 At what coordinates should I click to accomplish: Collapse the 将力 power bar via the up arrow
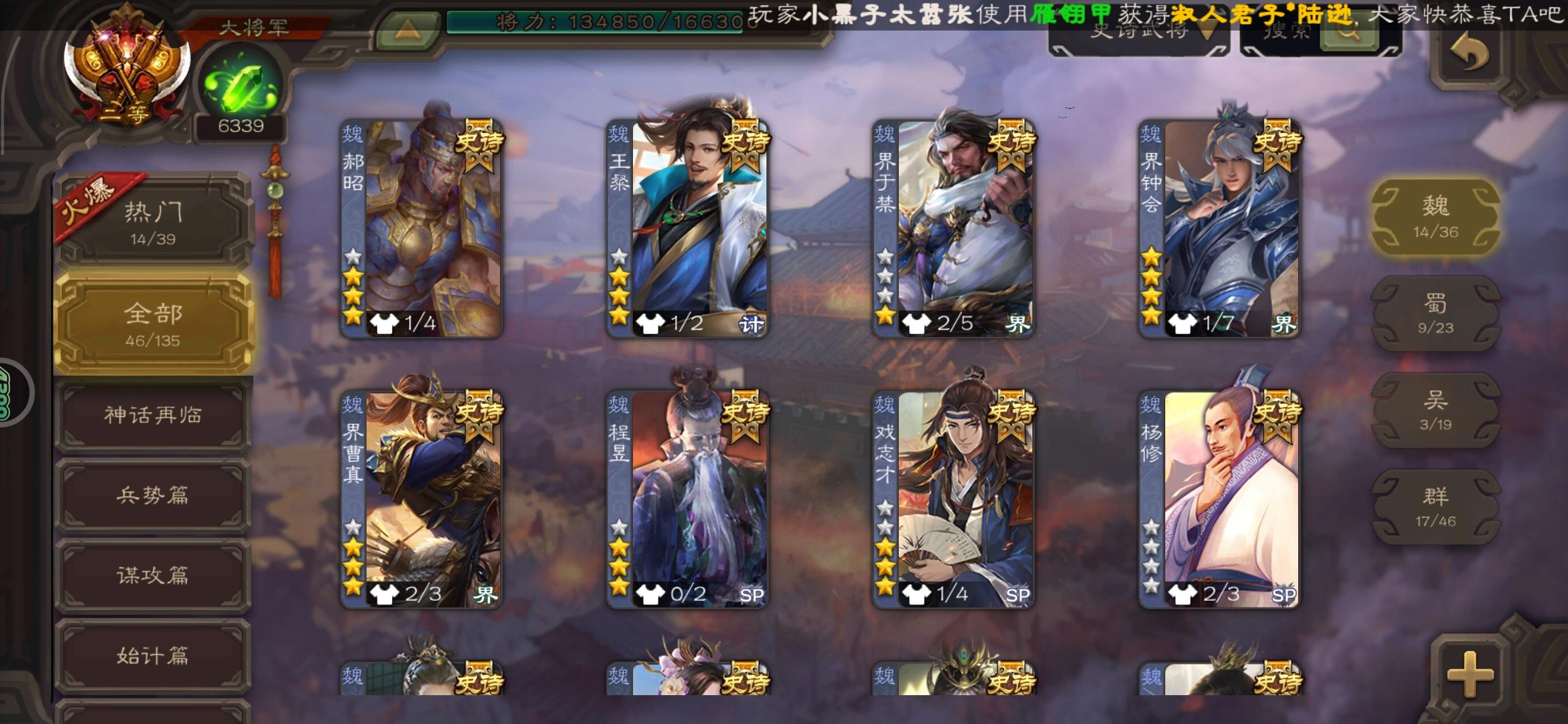406,23
